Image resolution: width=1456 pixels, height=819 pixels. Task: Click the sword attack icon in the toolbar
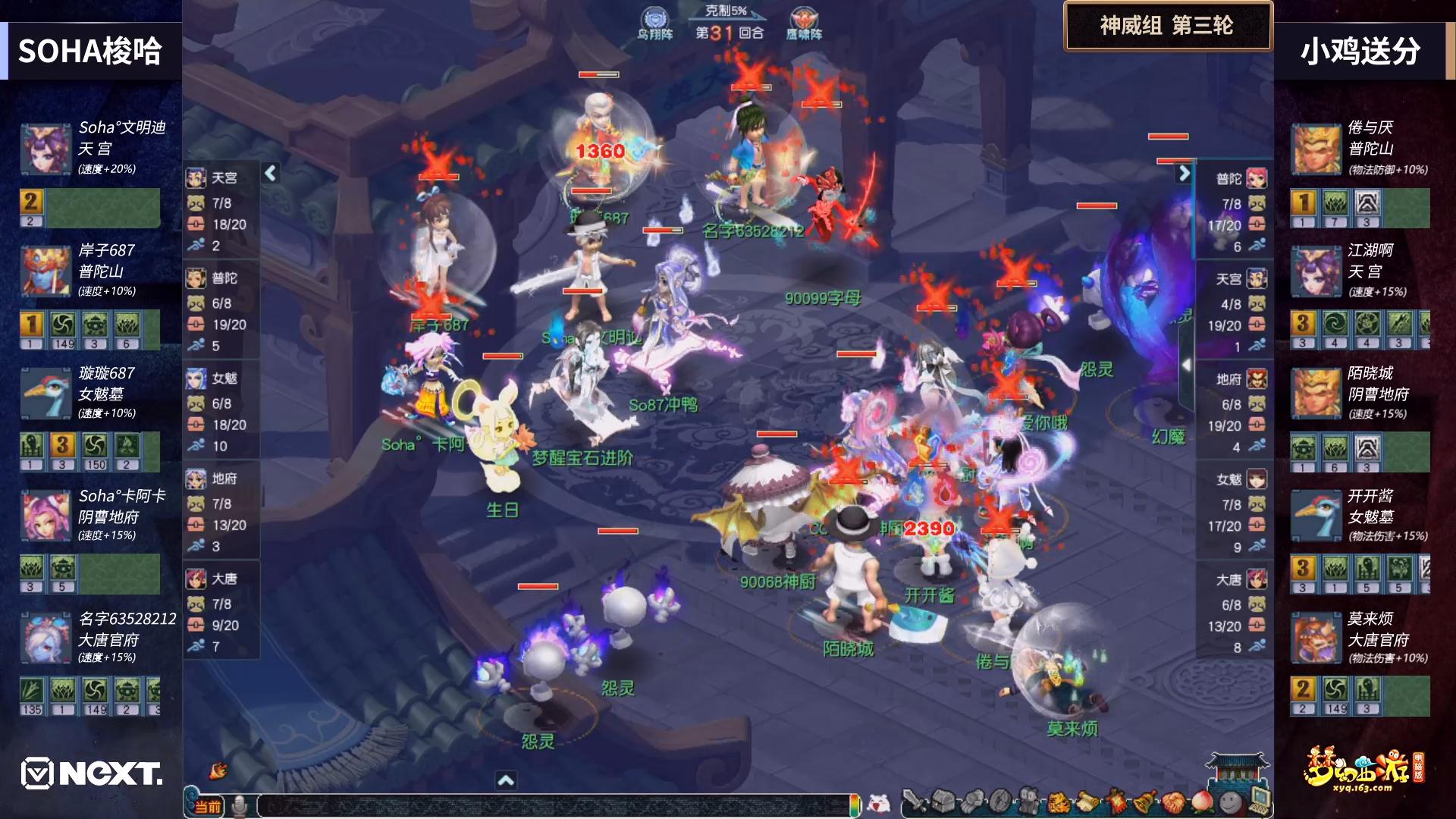point(915,801)
